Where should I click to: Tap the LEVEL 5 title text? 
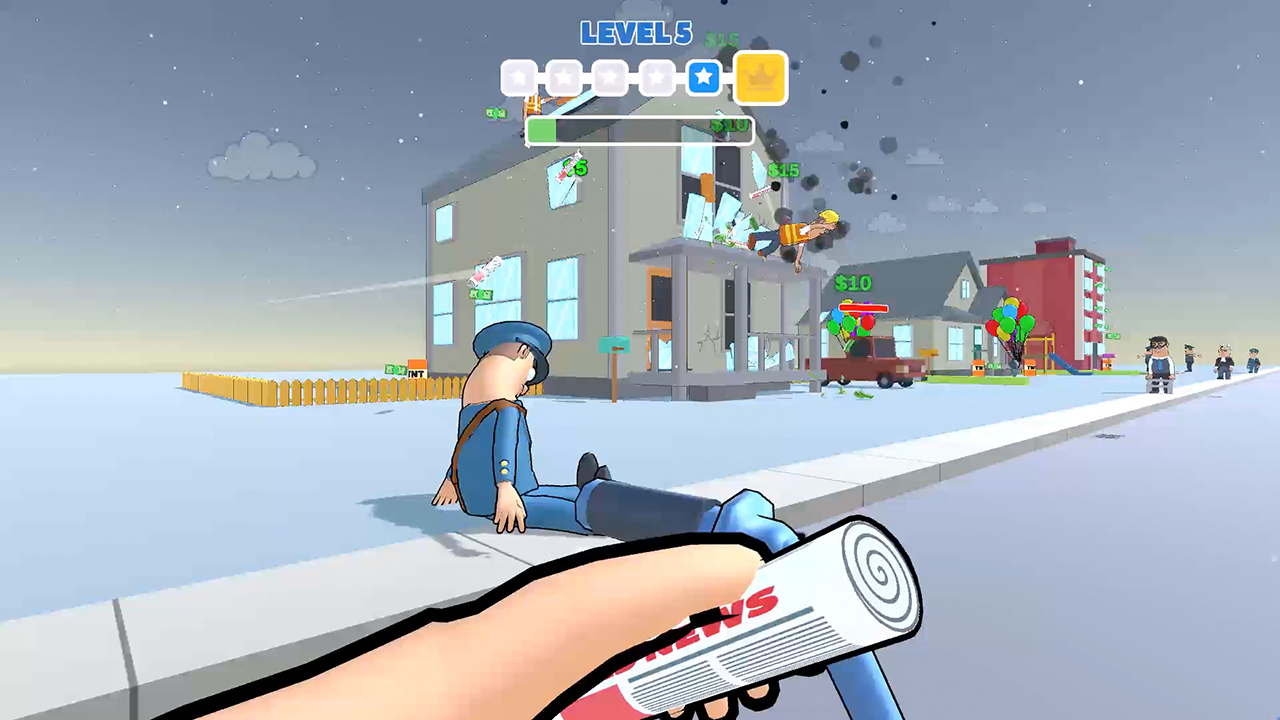pyautogui.click(x=636, y=33)
